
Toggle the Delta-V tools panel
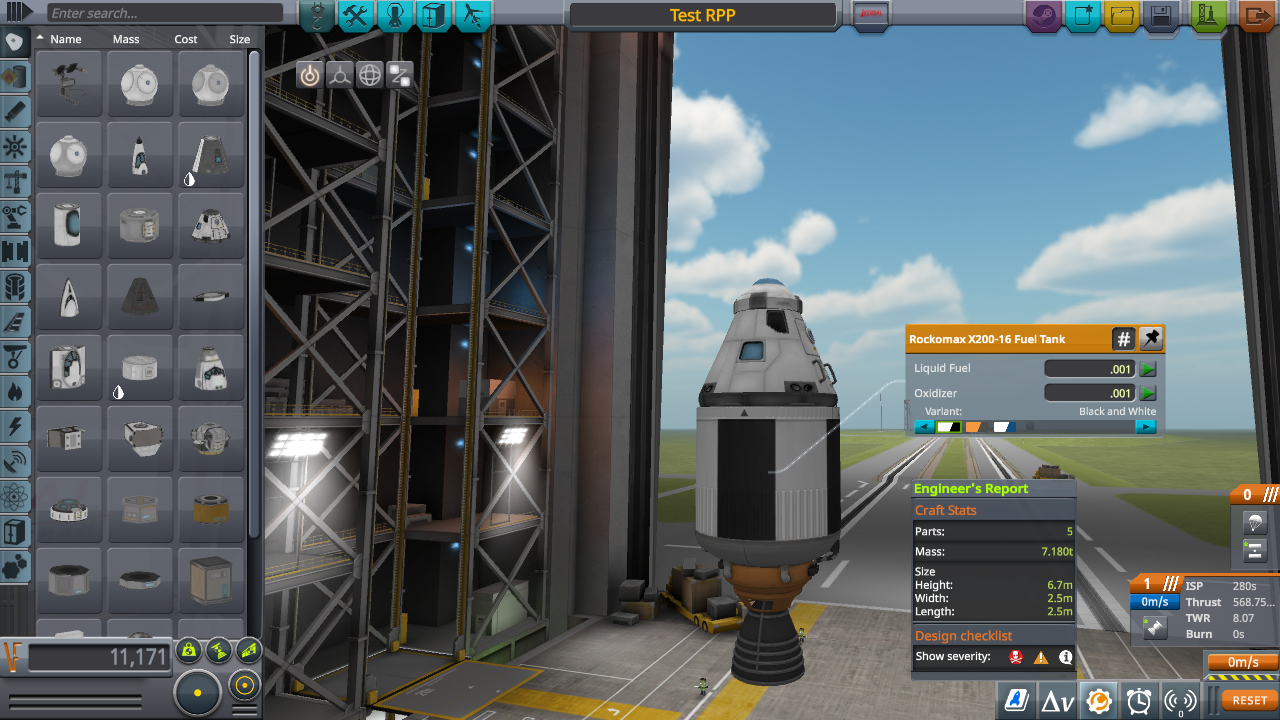tap(1058, 701)
